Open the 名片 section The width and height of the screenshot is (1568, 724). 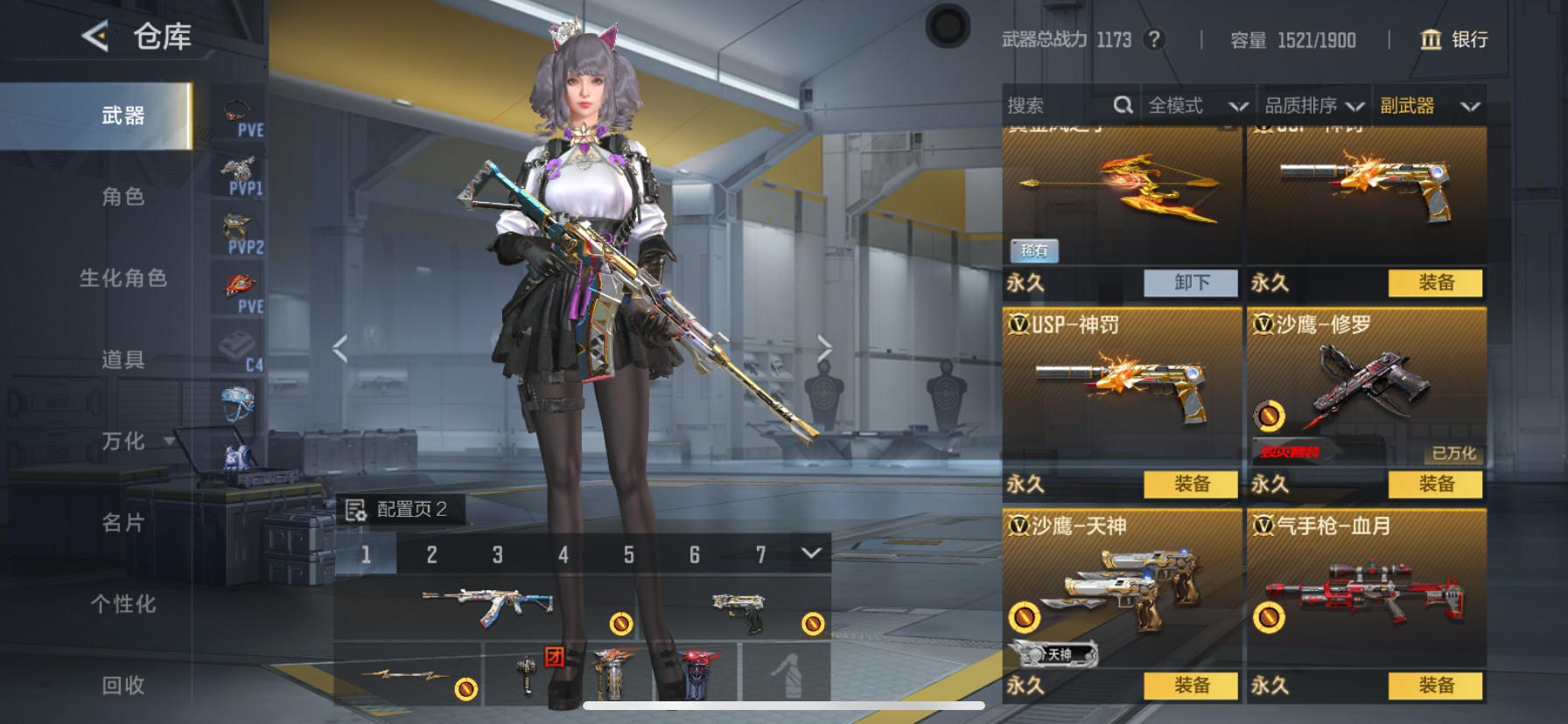pyautogui.click(x=122, y=523)
